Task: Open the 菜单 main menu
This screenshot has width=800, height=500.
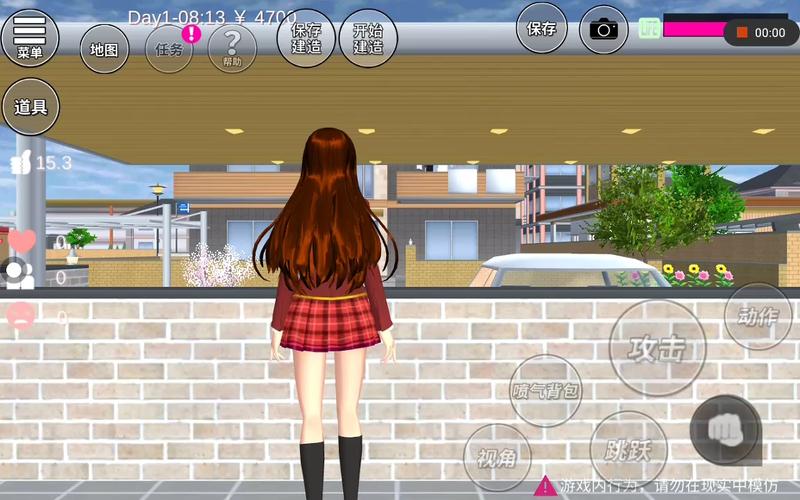Action: [30, 36]
